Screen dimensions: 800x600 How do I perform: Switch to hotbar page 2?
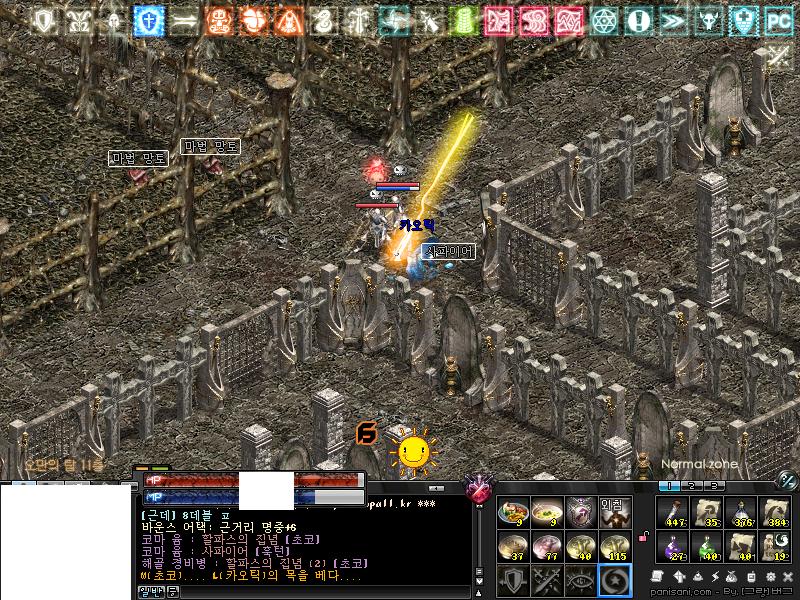[x=690, y=486]
